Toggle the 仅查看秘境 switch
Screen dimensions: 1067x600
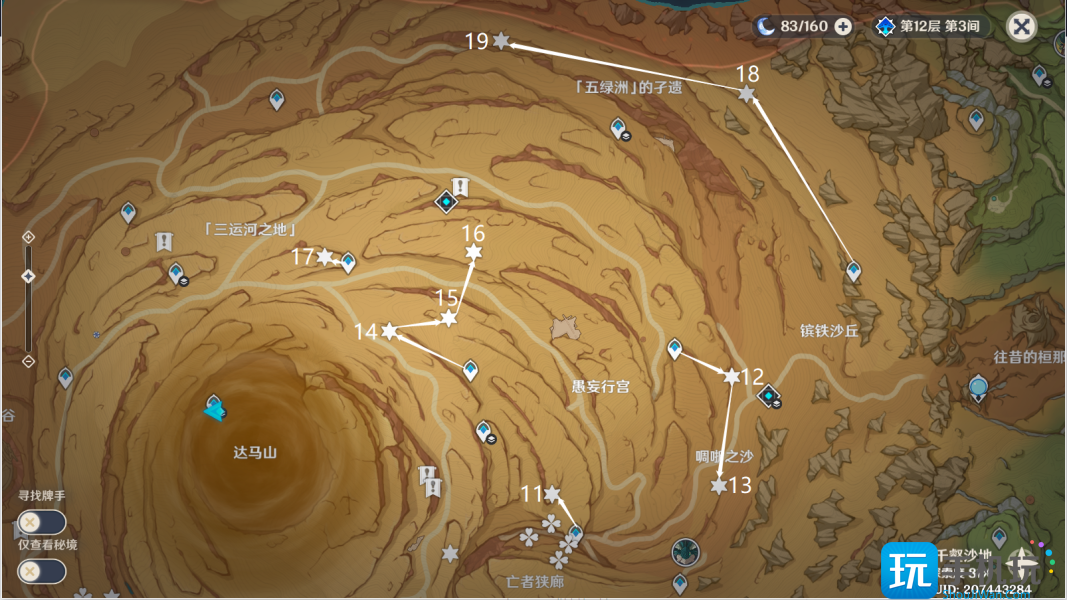tap(41, 571)
